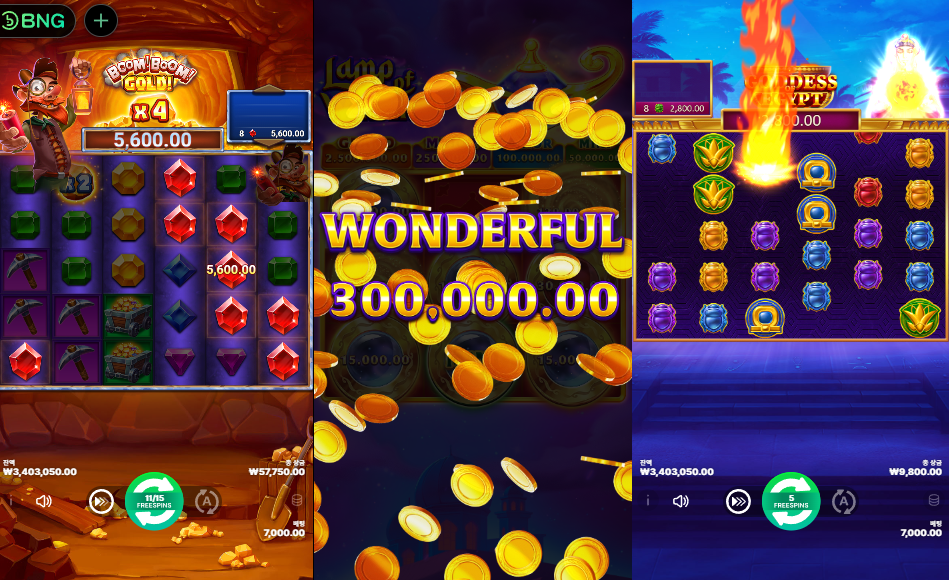949x580 pixels.
Task: Enable autoplay in the Goddess of Egypt game
Action: 844,501
